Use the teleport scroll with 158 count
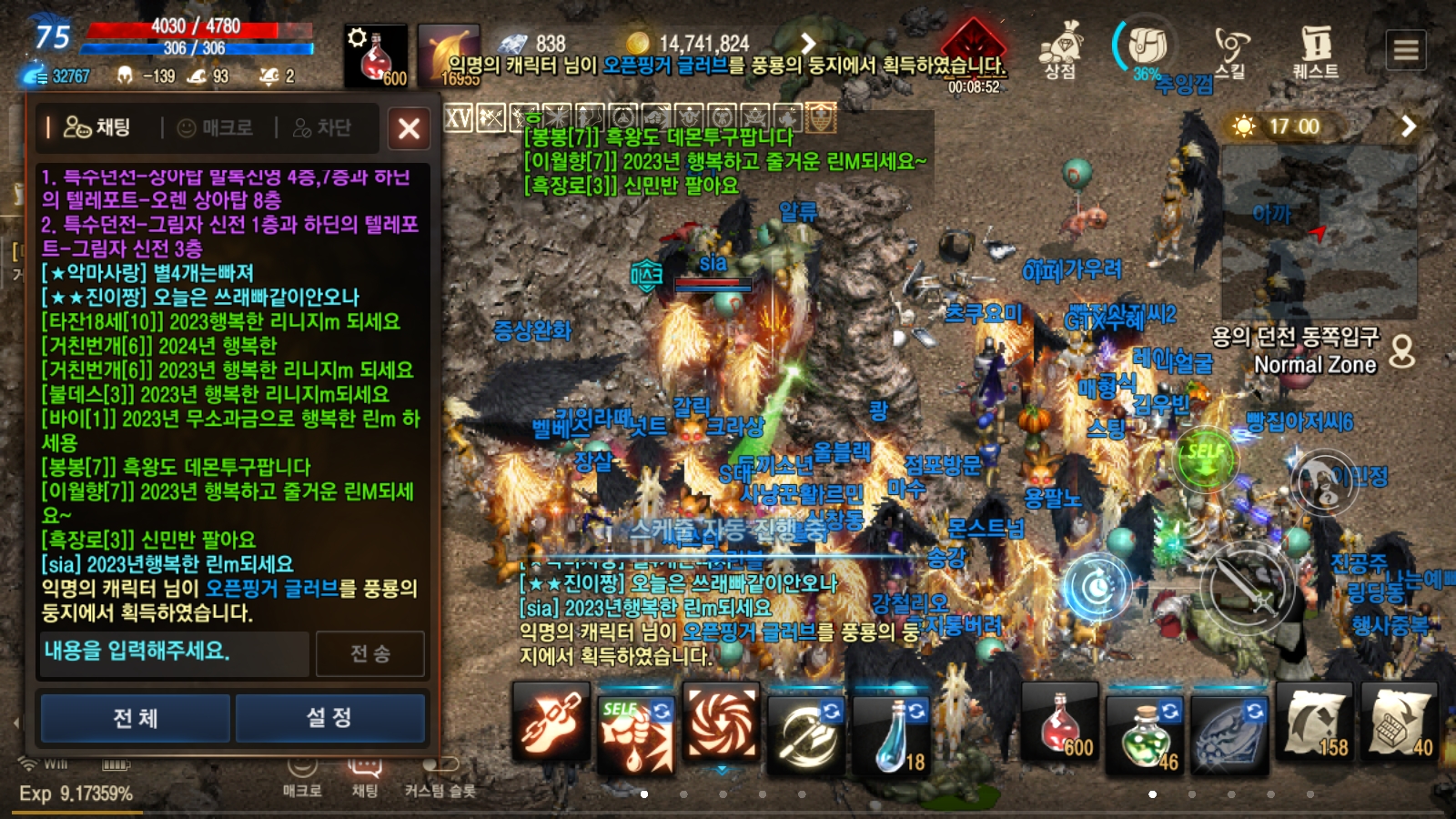Image resolution: width=1456 pixels, height=819 pixels. (x=1315, y=725)
